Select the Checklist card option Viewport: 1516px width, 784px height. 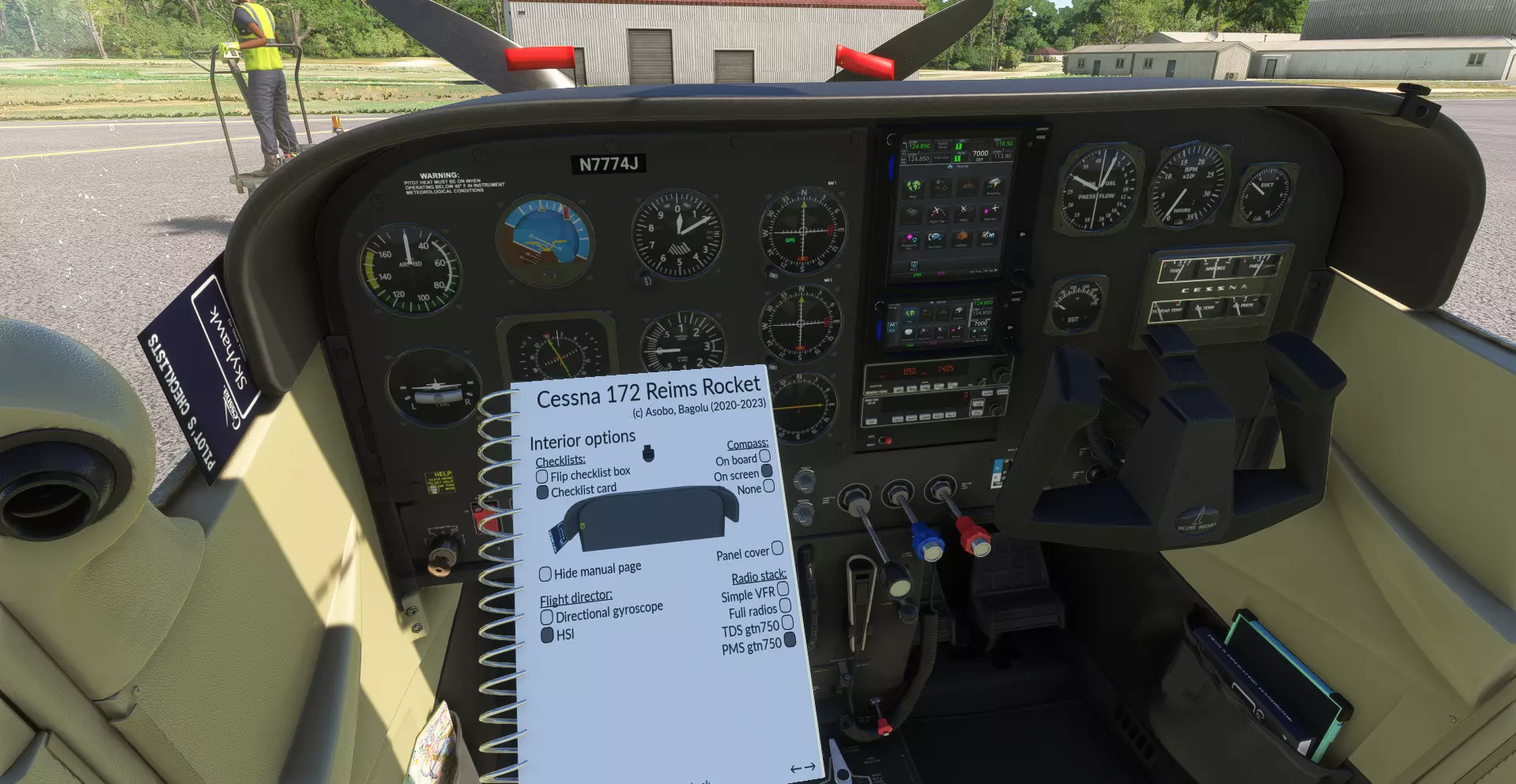(543, 492)
